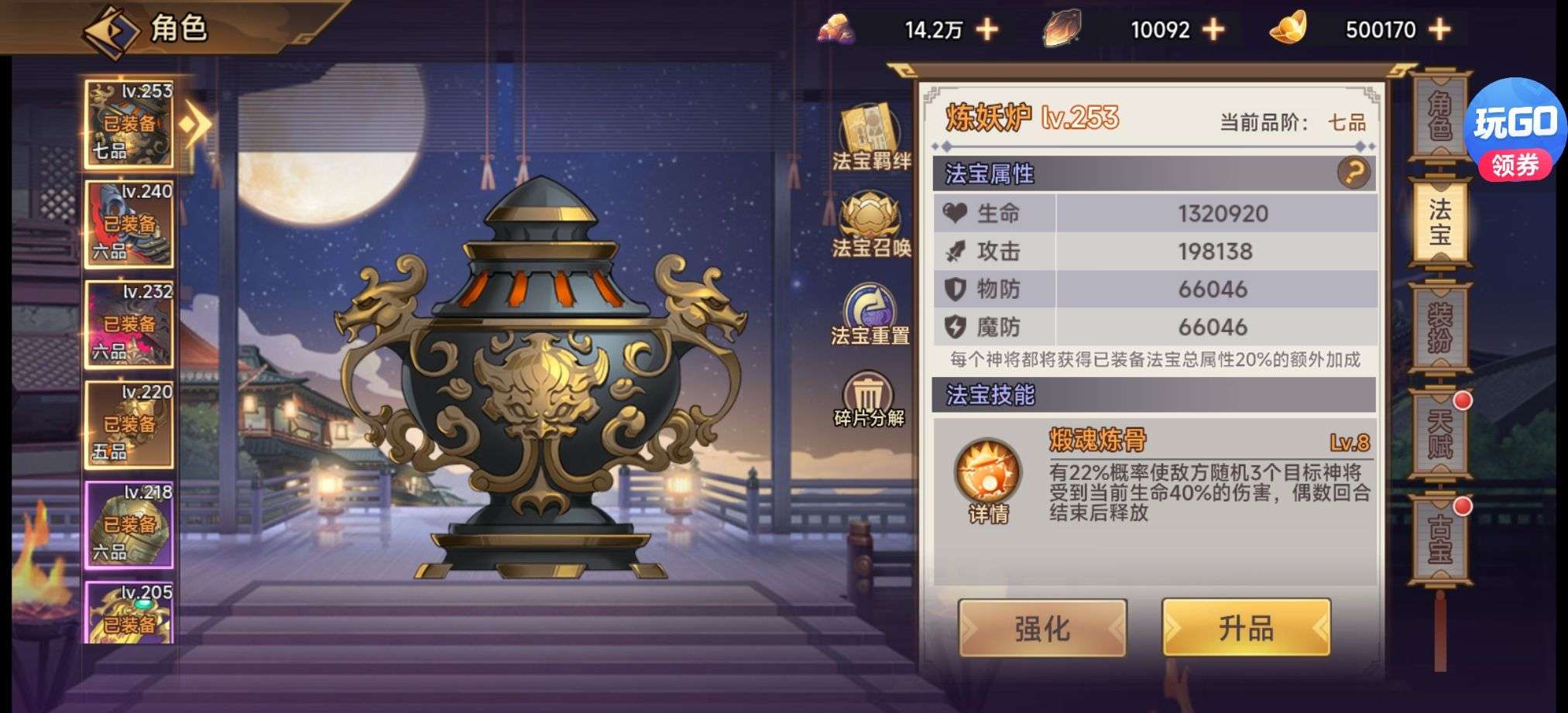Select the lv.253 七品 treasure slot
This screenshot has height=713, width=1568.
(x=129, y=124)
